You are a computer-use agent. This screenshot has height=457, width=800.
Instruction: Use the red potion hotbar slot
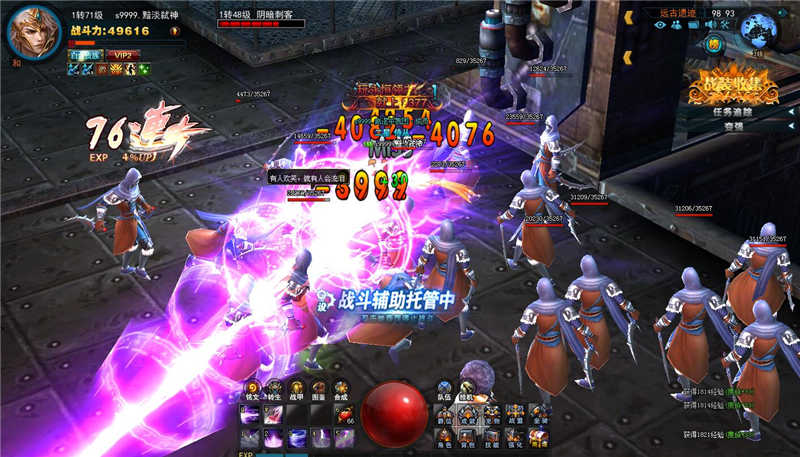pyautogui.click(x=344, y=411)
